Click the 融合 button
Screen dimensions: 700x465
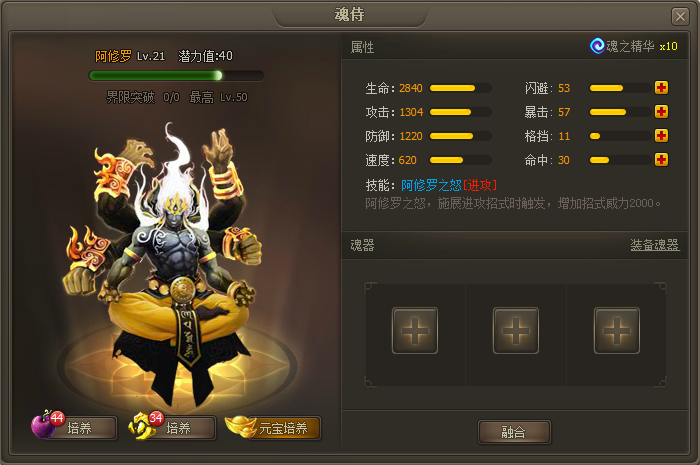(x=513, y=431)
